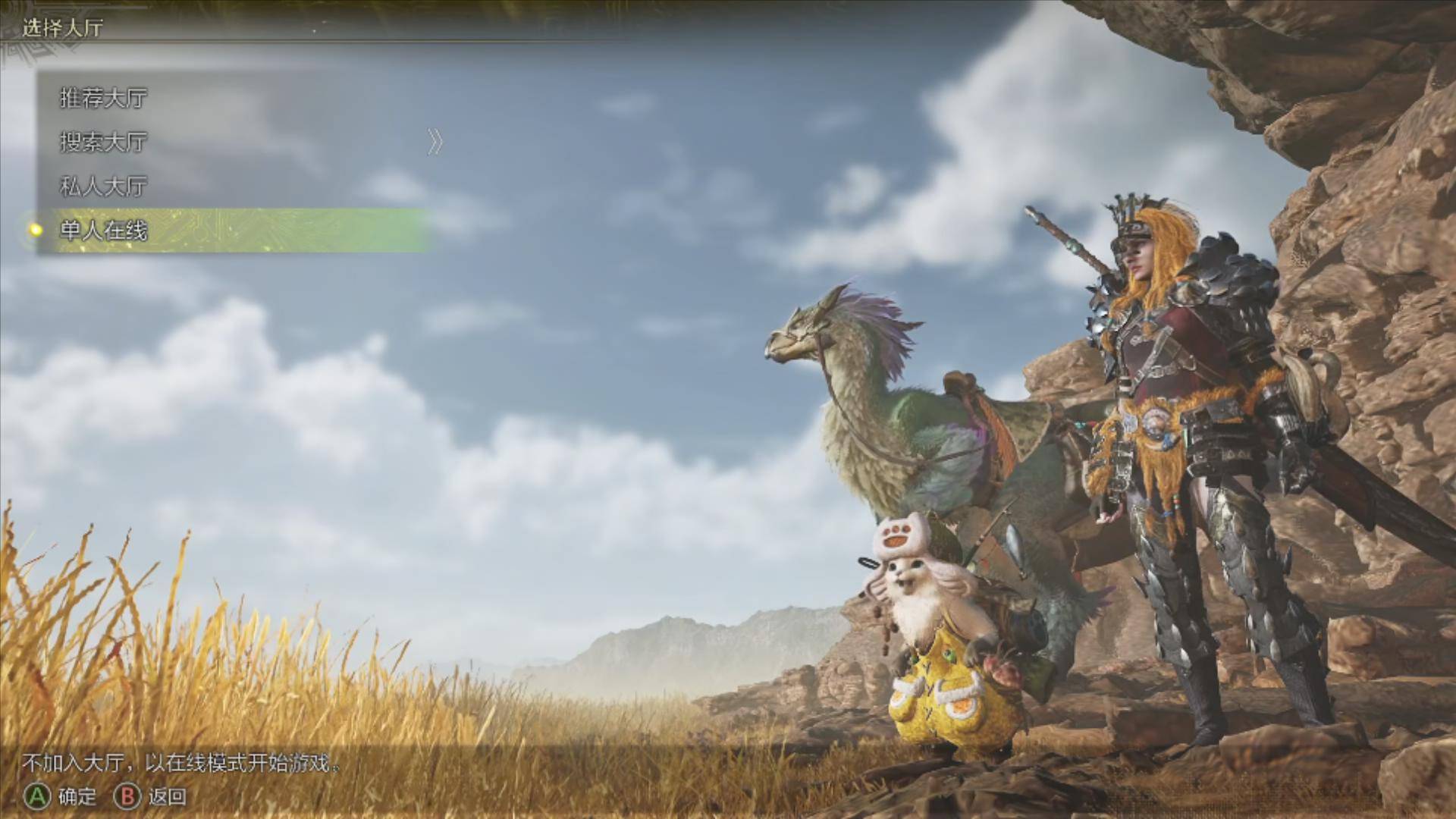Select 推荐大厅 lobby option
The image size is (1456, 819).
click(103, 98)
